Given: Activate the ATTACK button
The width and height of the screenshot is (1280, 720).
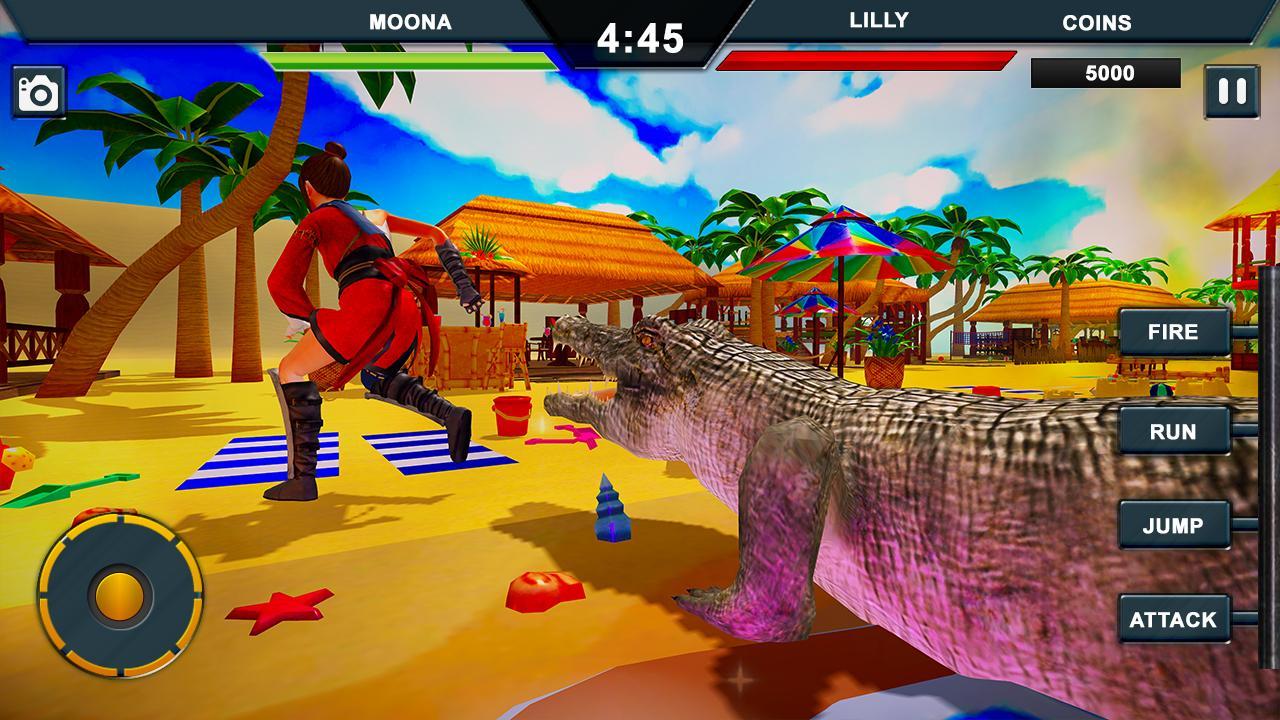Looking at the screenshot, I should click(1175, 618).
